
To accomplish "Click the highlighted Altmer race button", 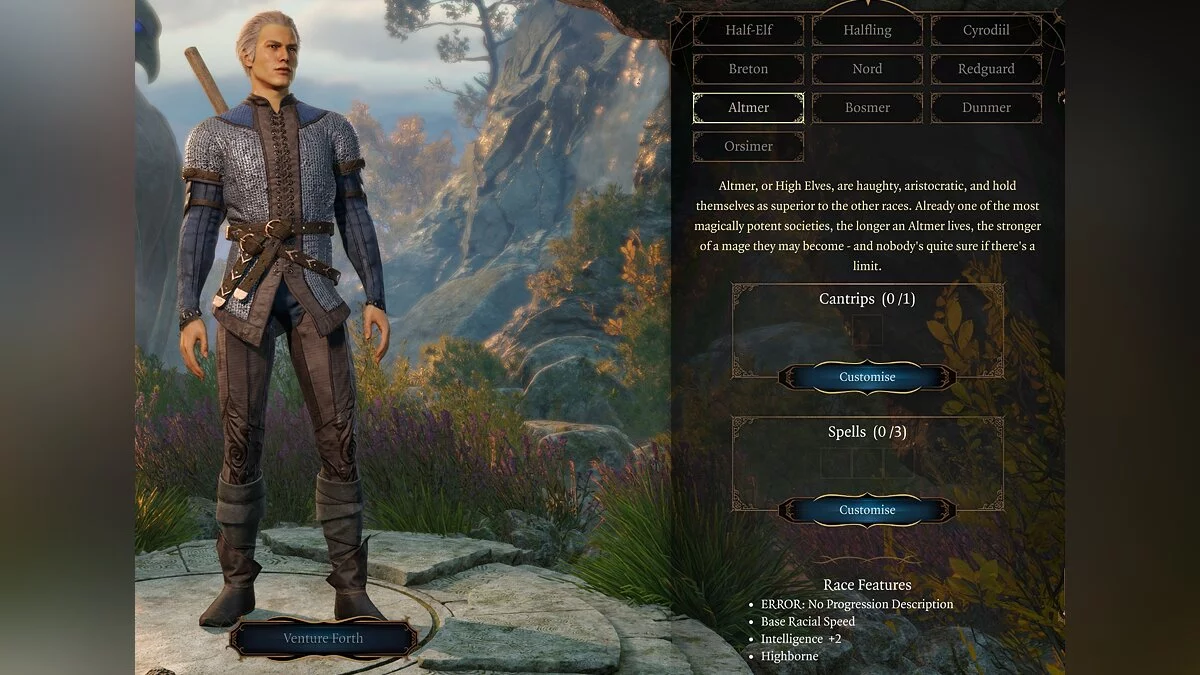I will [x=748, y=108].
